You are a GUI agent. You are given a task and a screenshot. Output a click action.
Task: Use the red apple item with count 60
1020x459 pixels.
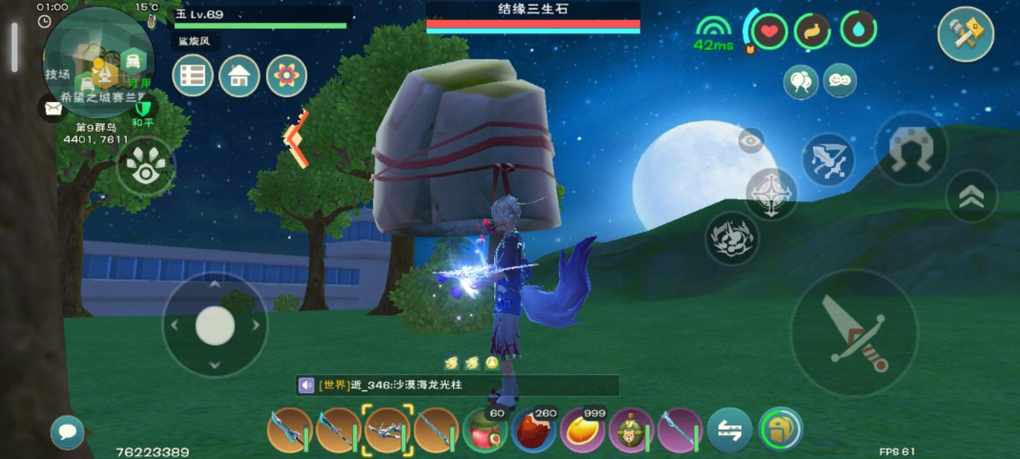(x=485, y=432)
